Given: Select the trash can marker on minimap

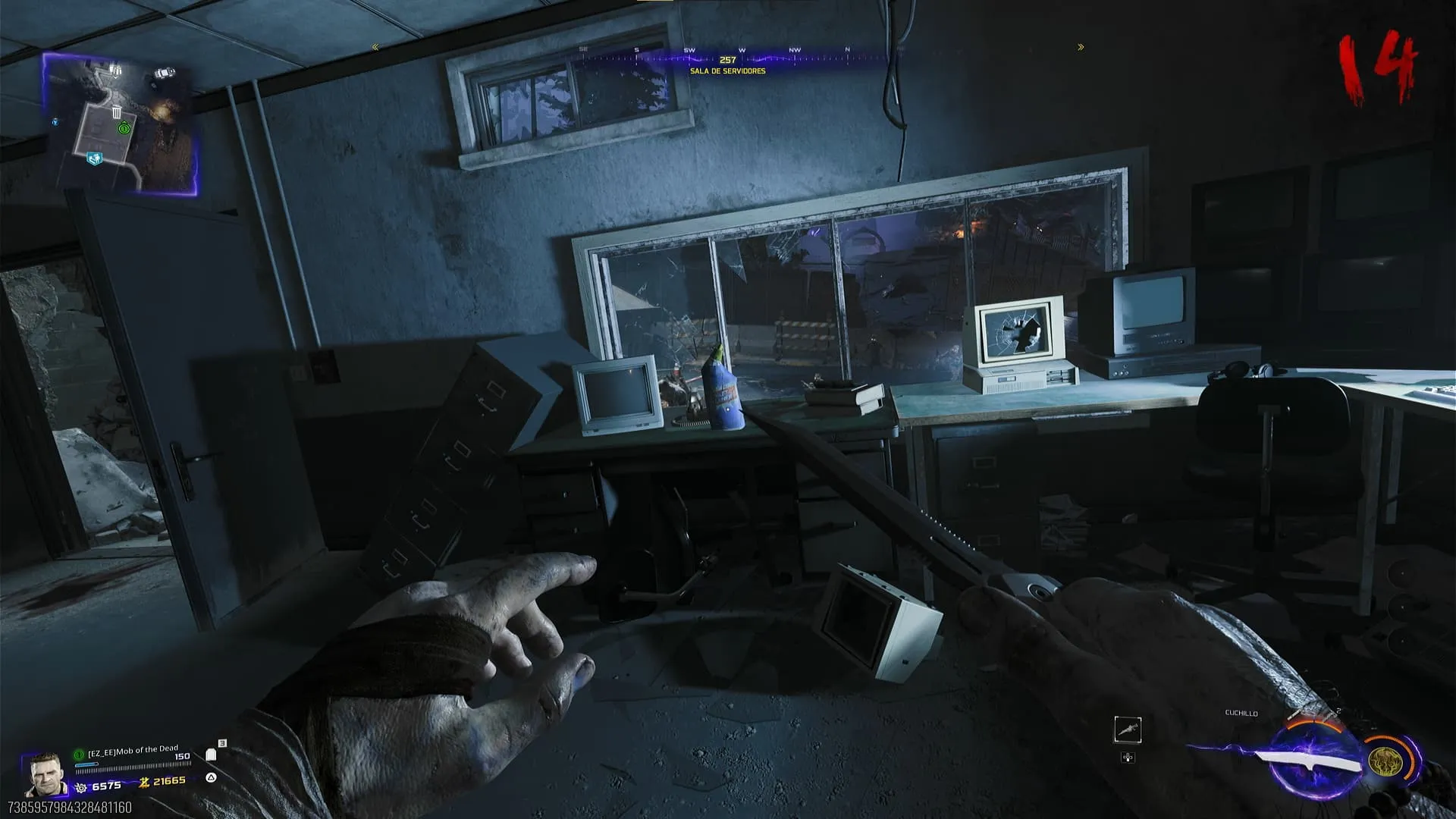Looking at the screenshot, I should pos(117,113).
